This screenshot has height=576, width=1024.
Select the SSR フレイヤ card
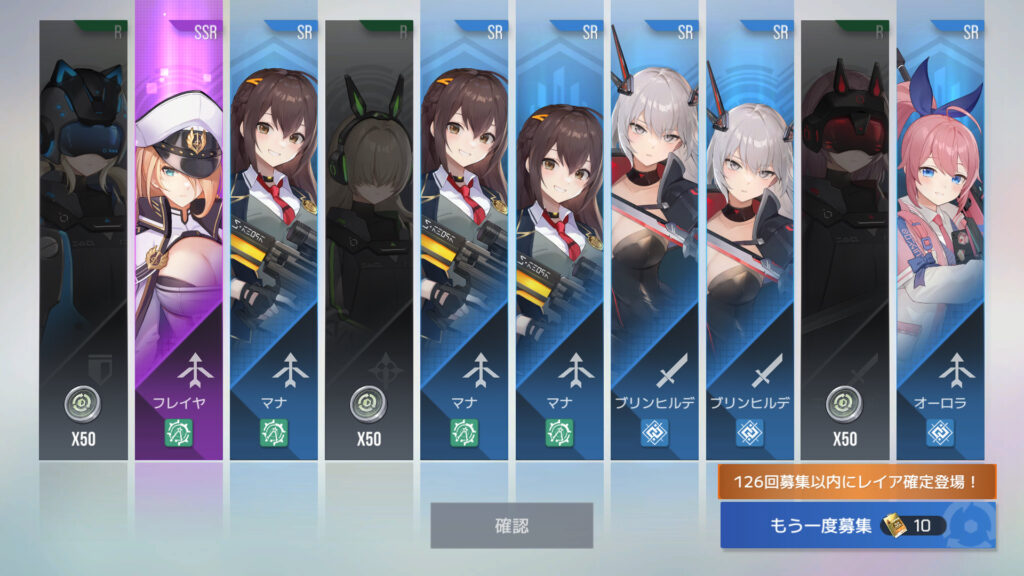[x=179, y=240]
